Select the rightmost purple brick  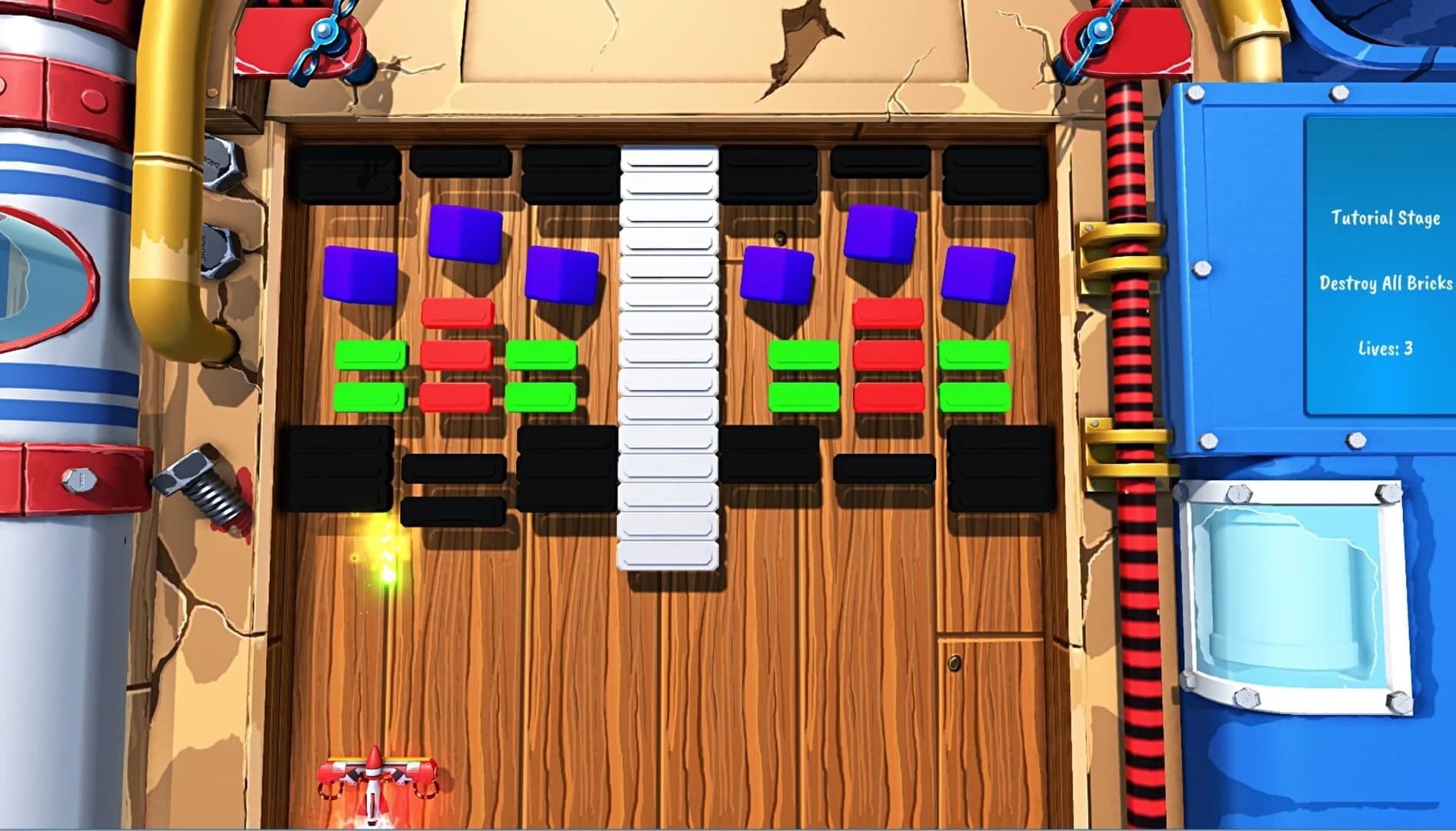point(977,273)
